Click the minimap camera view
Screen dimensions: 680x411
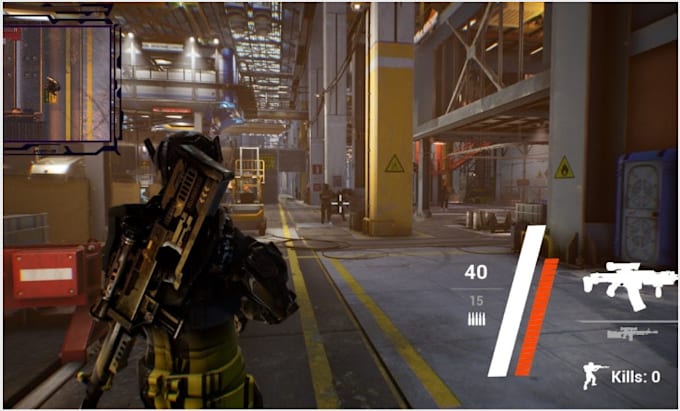point(59,82)
